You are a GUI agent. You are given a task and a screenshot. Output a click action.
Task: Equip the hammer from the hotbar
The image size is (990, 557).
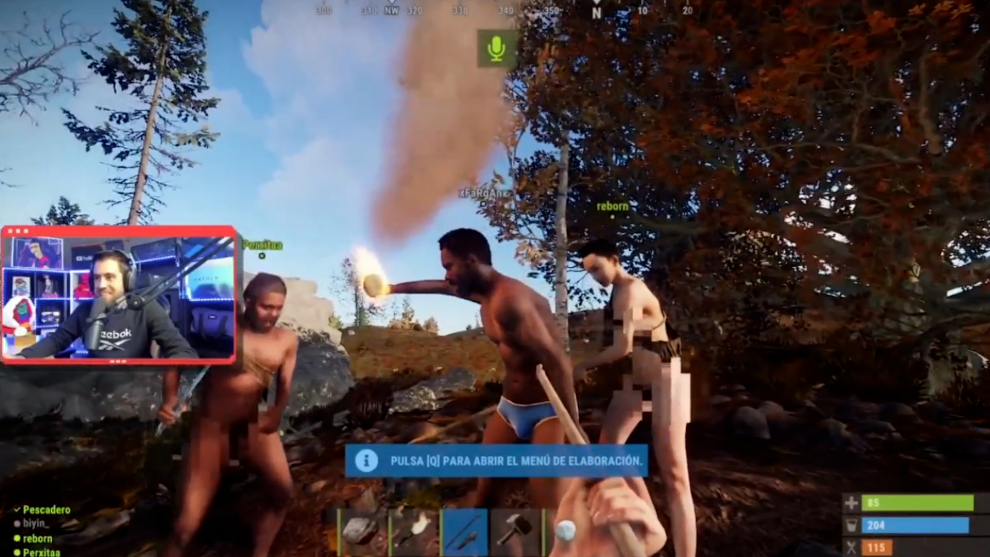516,532
